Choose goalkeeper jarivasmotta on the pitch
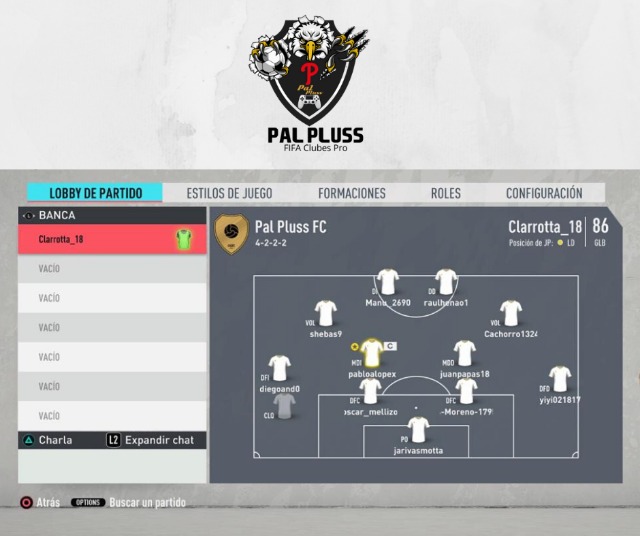The width and height of the screenshot is (640, 536). (x=418, y=430)
